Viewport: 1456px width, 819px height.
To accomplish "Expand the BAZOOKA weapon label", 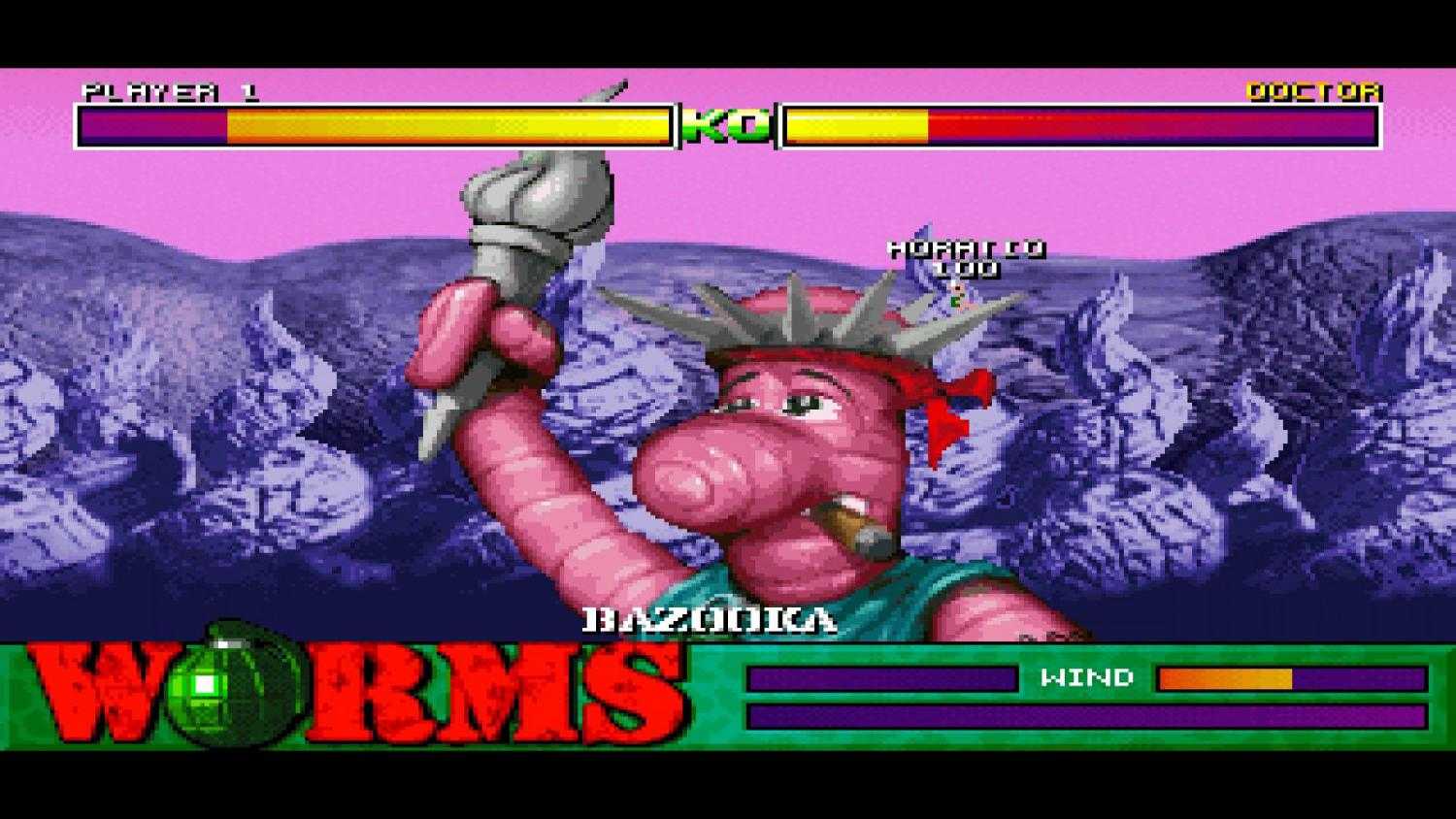I will coord(711,617).
